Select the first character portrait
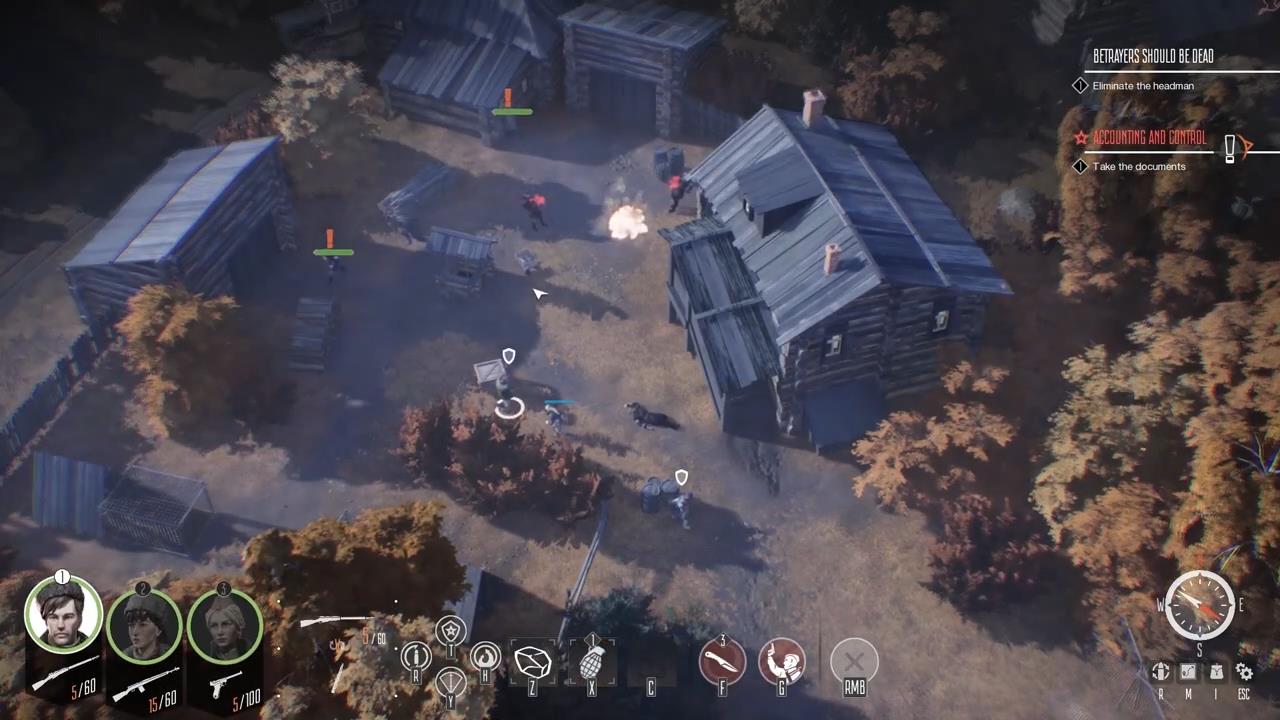The image size is (1280, 720). (63, 613)
